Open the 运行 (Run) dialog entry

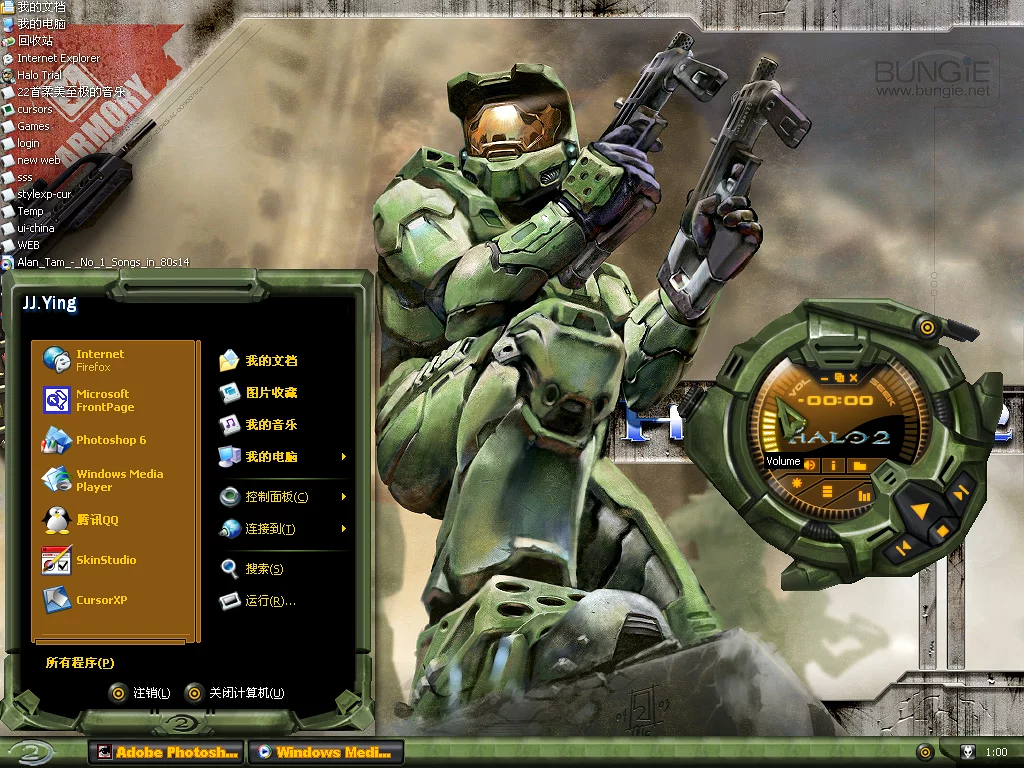(x=269, y=601)
